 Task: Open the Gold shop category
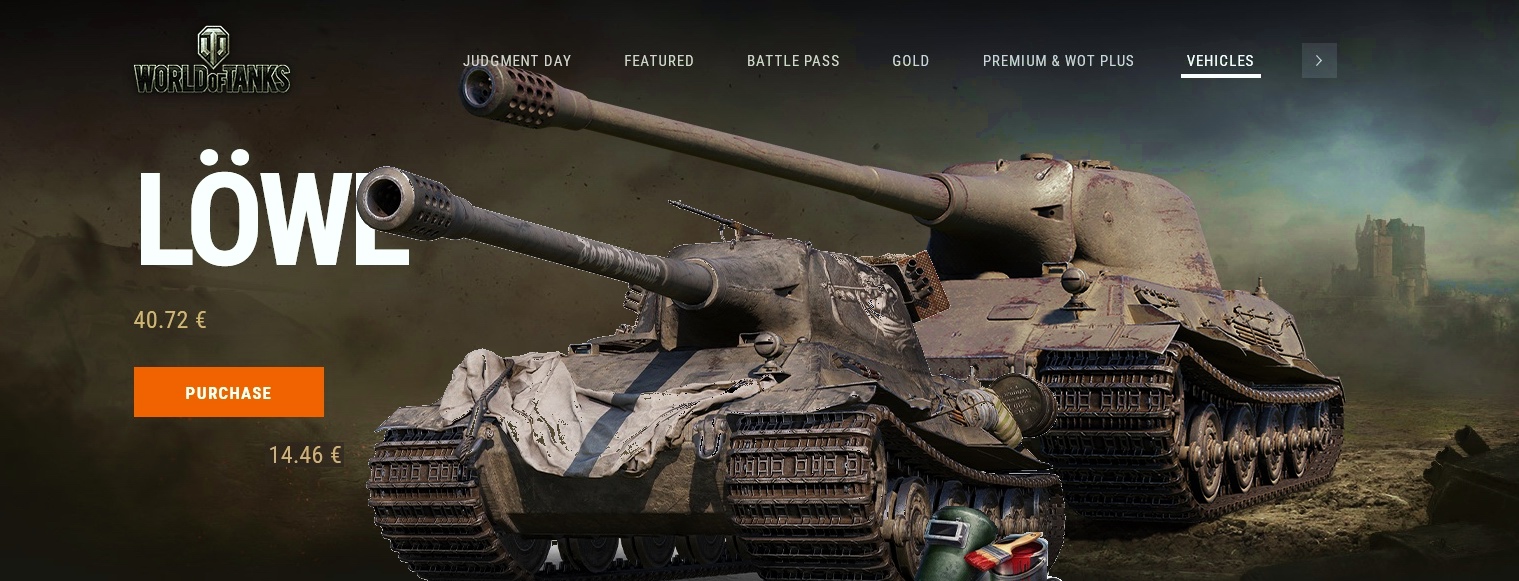[x=911, y=61]
